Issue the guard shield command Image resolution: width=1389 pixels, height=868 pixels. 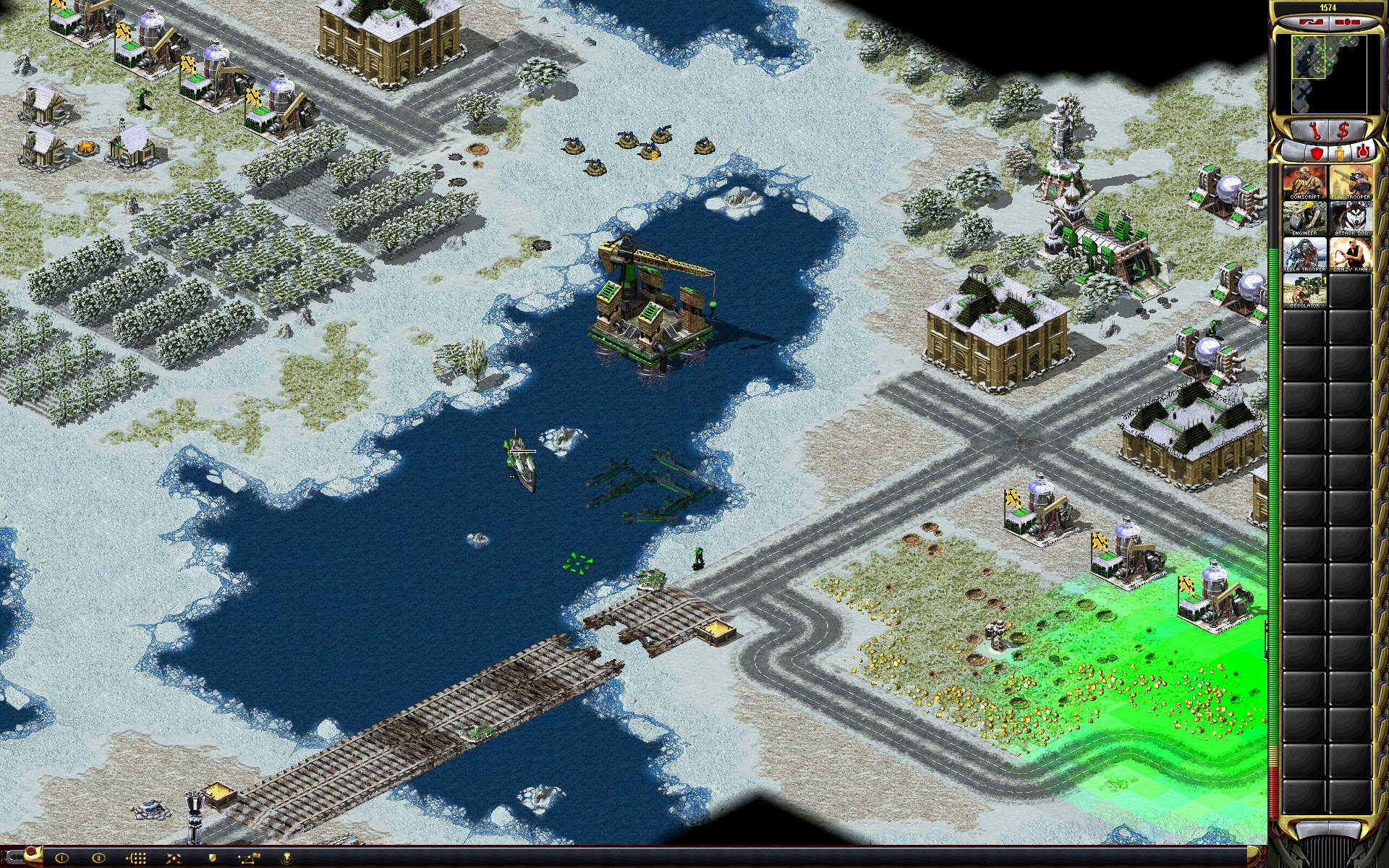(213, 858)
